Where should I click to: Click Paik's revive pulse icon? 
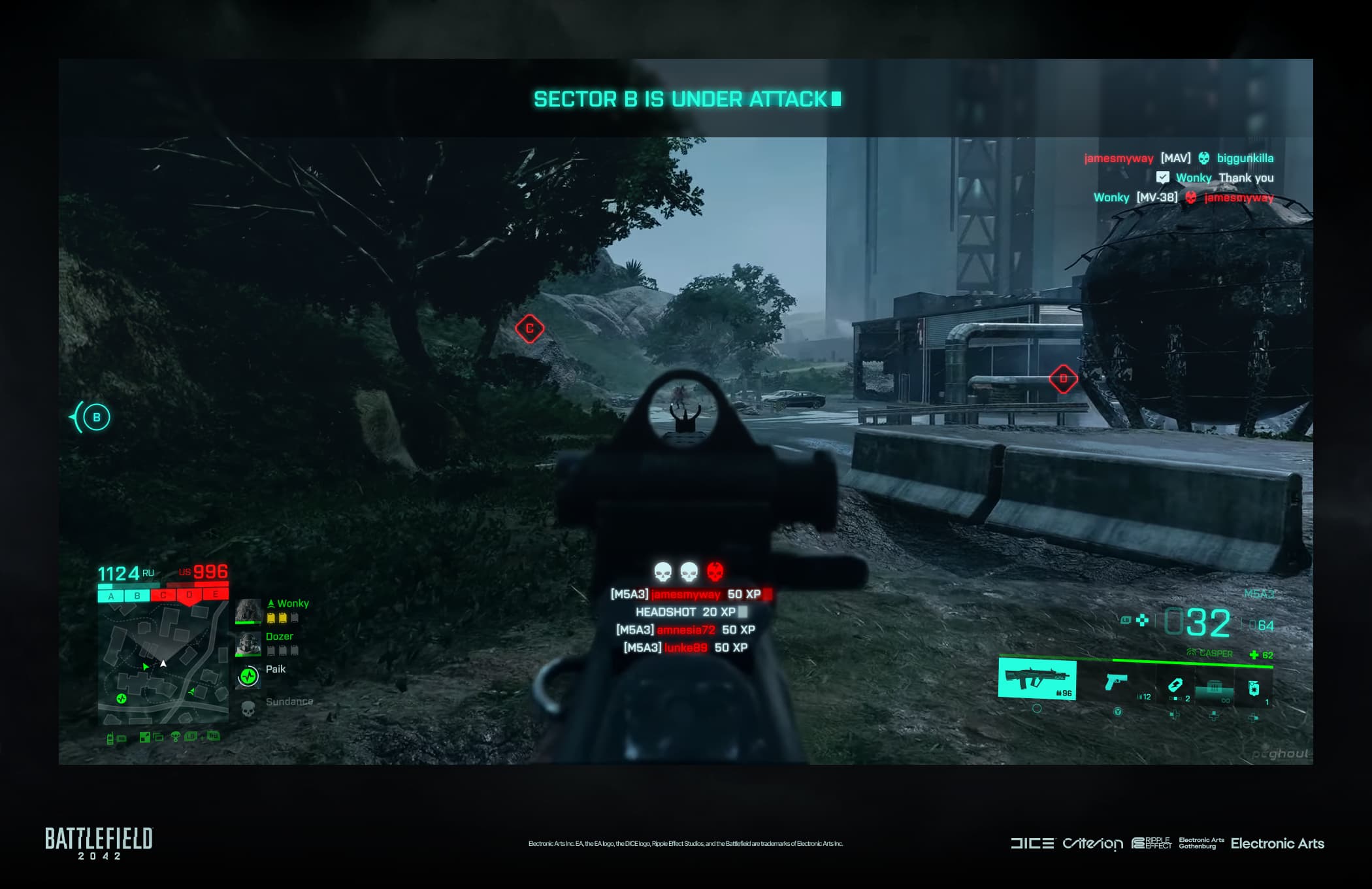click(248, 677)
